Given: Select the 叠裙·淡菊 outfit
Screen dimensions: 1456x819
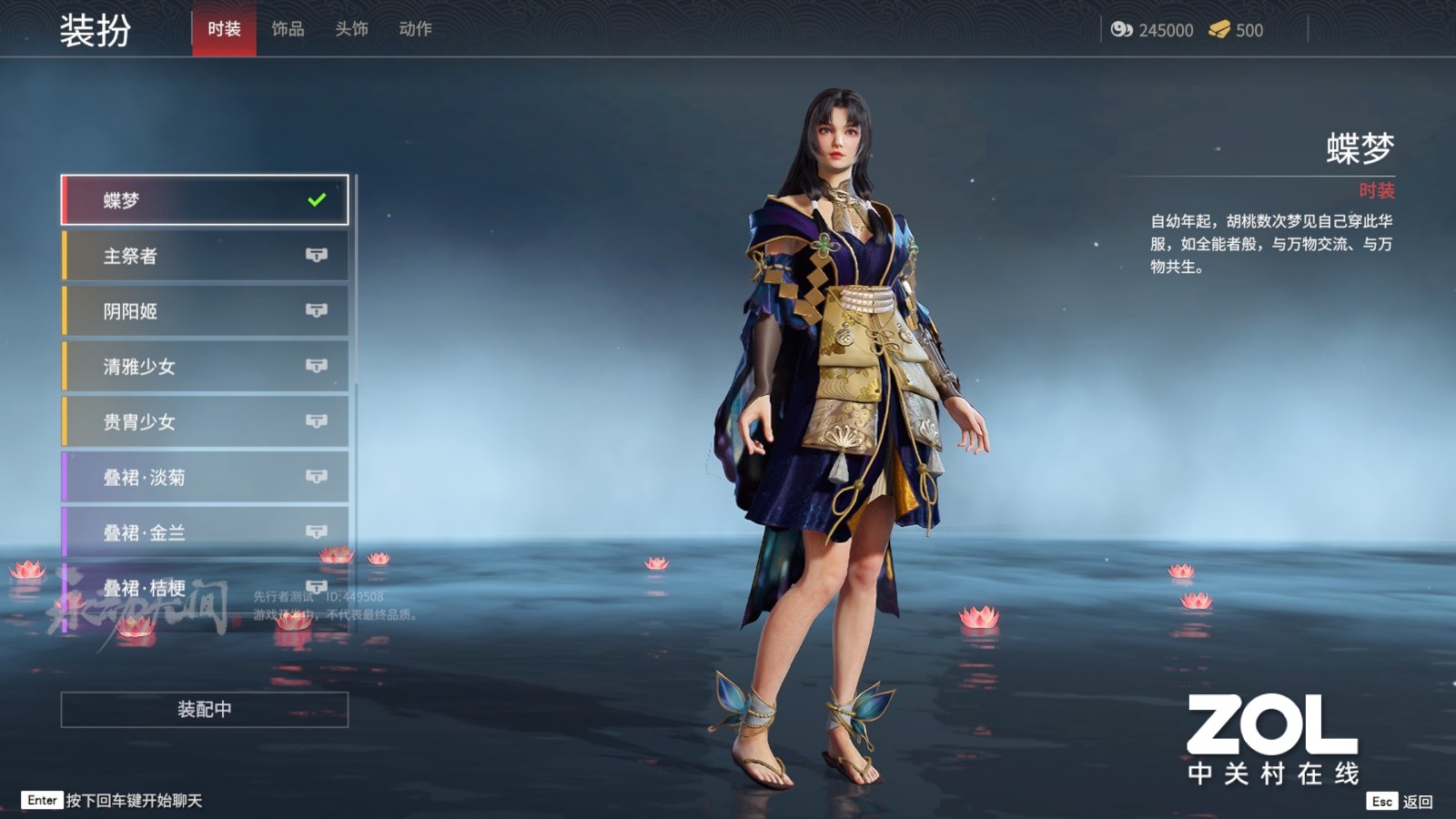Looking at the screenshot, I should click(205, 478).
